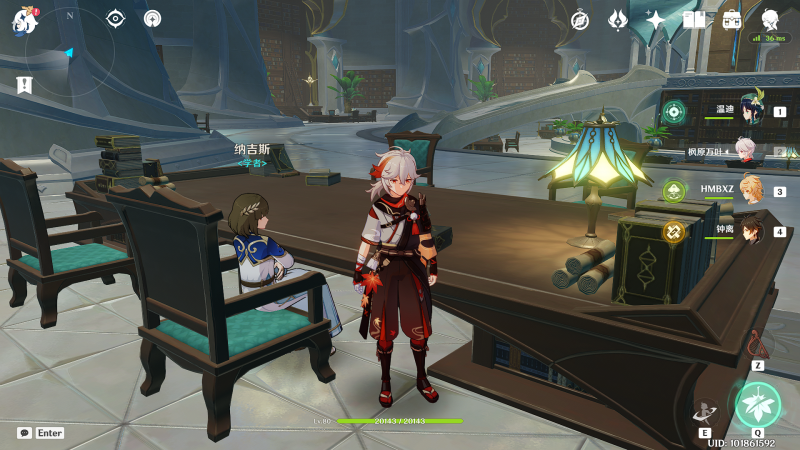Activate the elemental sight eye icon
Screen dimensions: 800x450
pyautogui.click(x=116, y=18)
